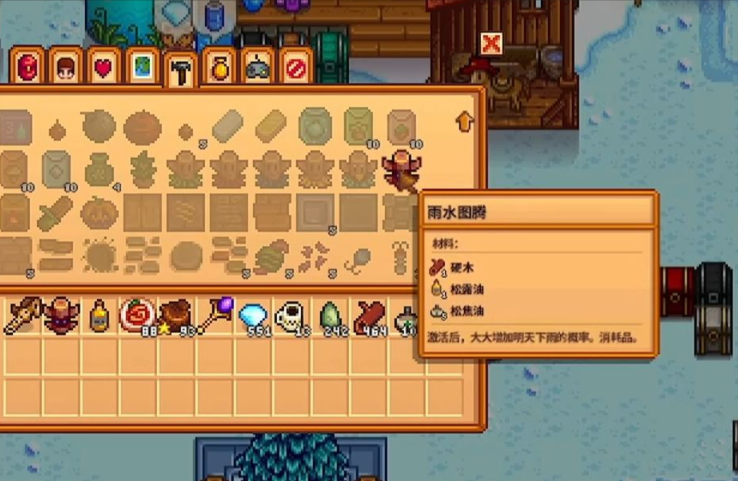Choose the yellow oil bottle item
Image resolution: width=738 pixels, height=481 pixels.
[99, 317]
